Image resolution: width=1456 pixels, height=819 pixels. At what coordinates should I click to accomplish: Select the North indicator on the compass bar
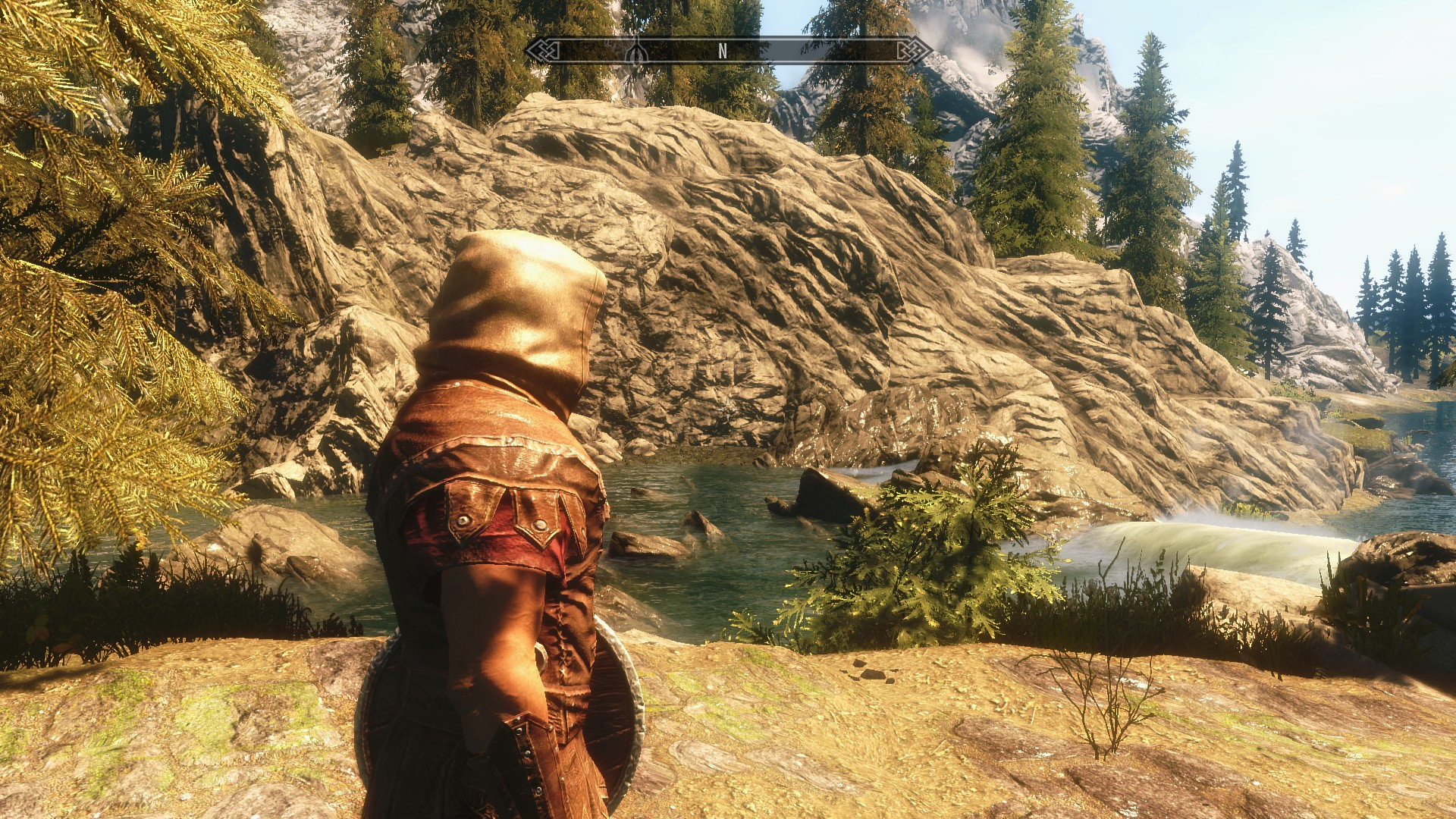pos(723,51)
